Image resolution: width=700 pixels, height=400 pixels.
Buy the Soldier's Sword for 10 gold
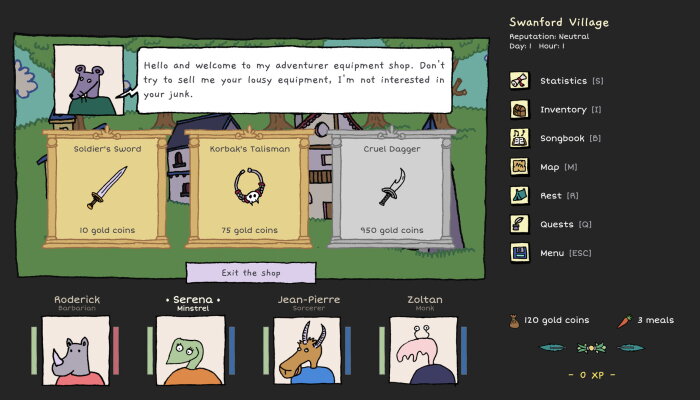[x=107, y=188]
